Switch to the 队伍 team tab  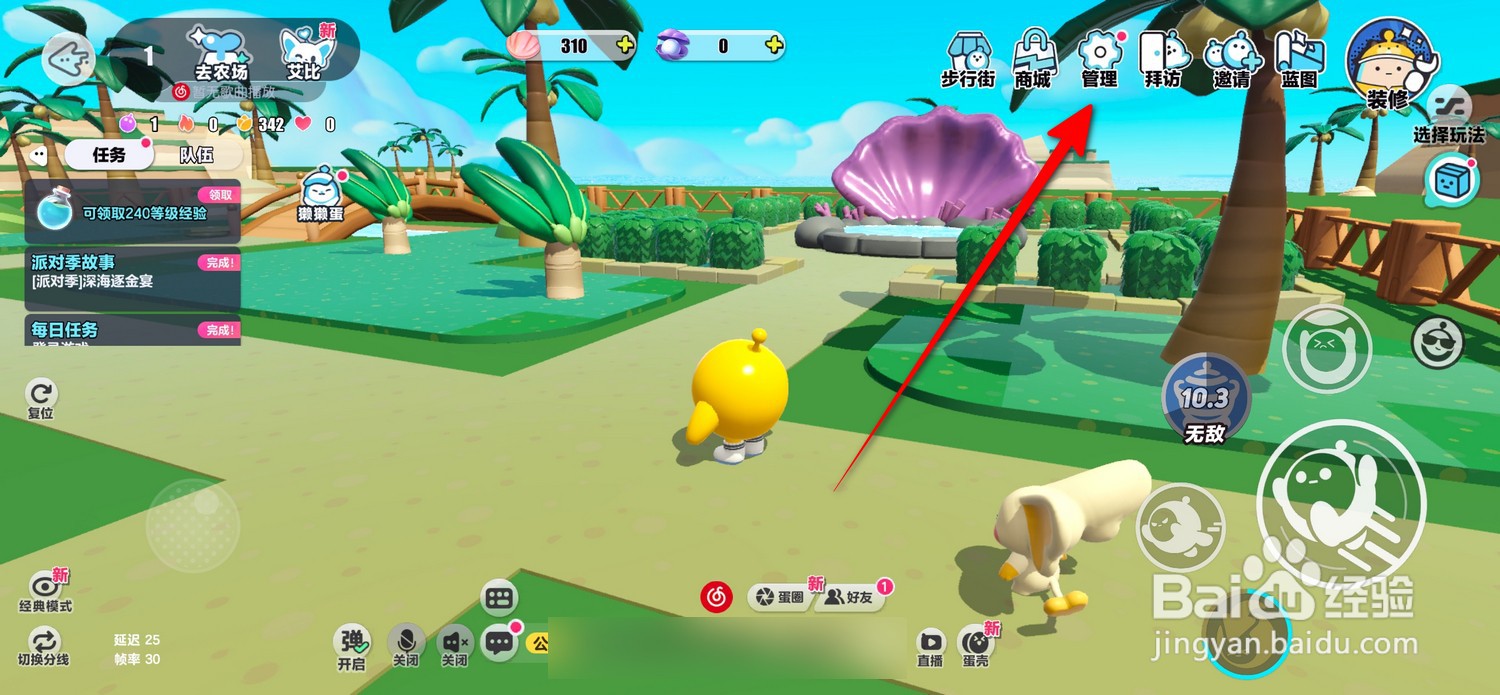(x=196, y=155)
